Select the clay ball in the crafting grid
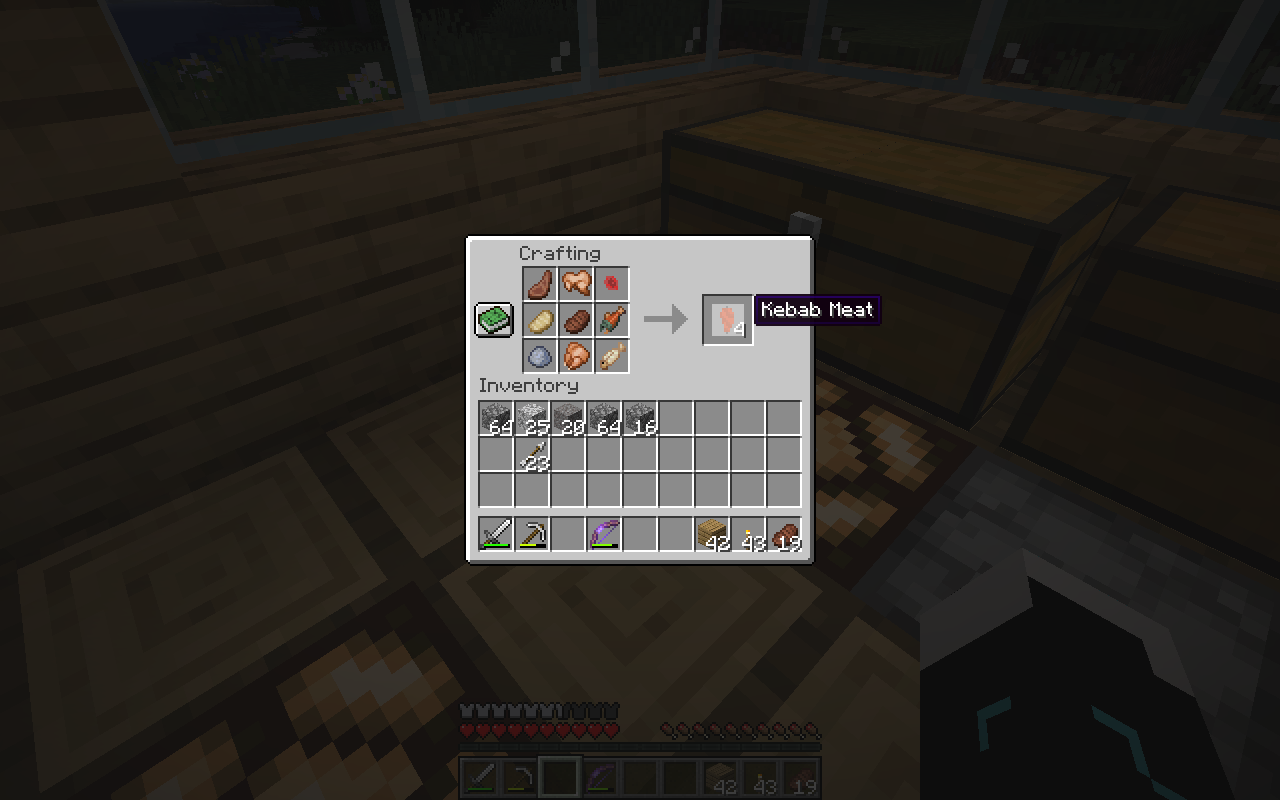 pyautogui.click(x=539, y=357)
